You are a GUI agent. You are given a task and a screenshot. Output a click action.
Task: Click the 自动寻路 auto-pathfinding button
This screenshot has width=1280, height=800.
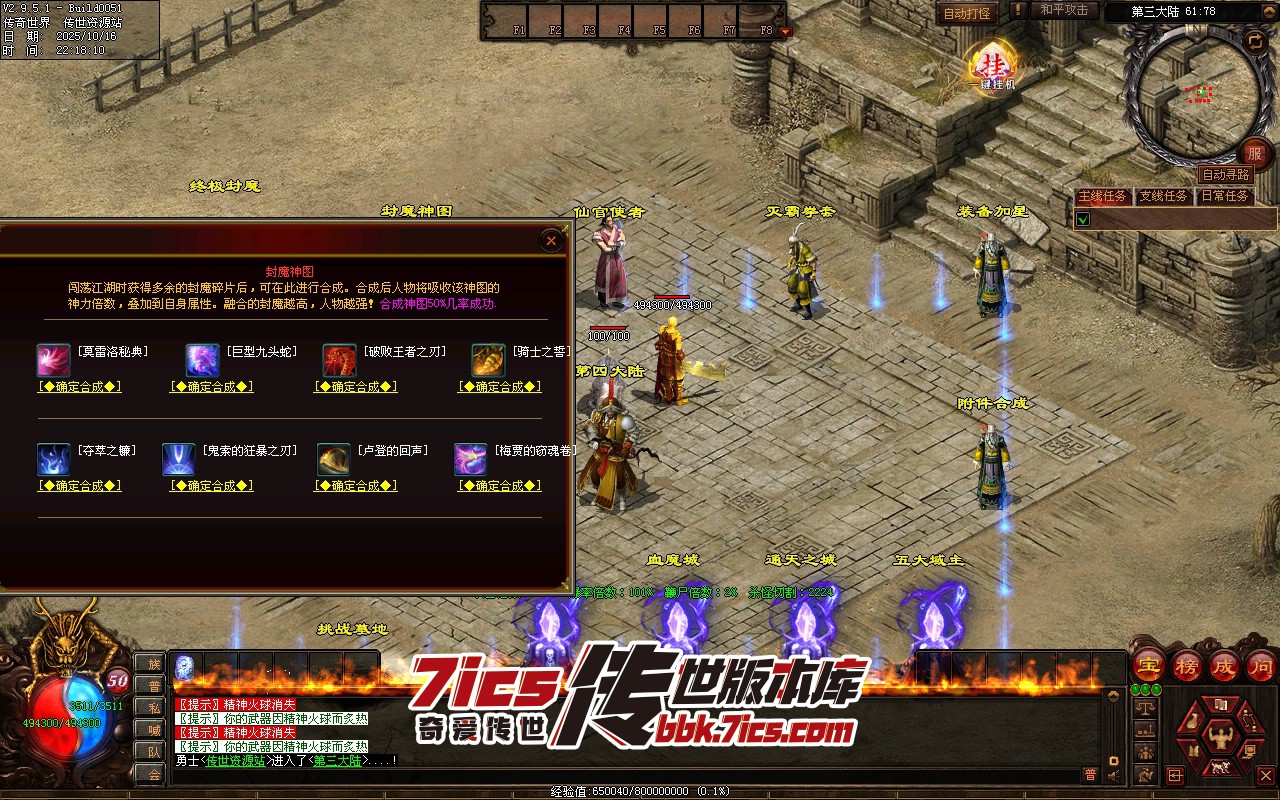[1225, 174]
